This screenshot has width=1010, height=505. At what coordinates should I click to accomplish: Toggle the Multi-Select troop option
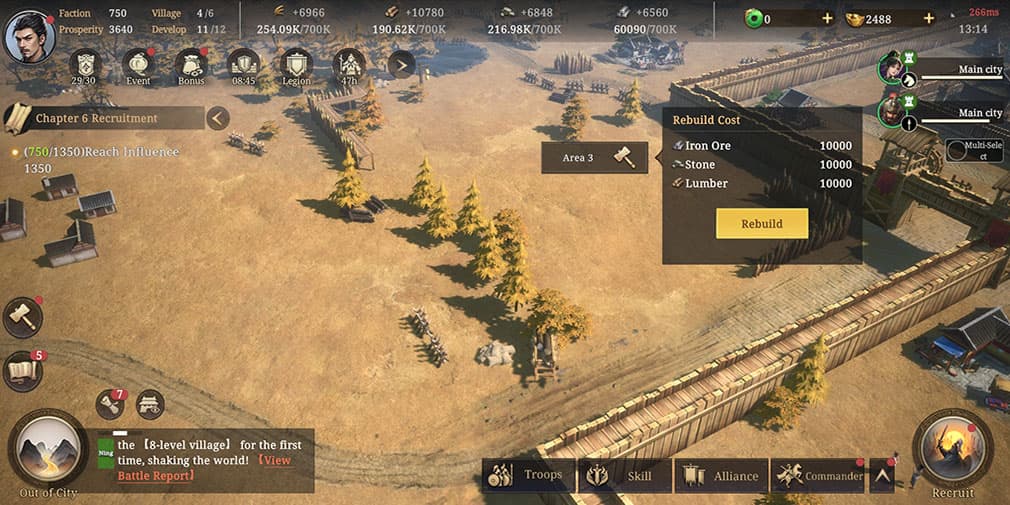(x=975, y=151)
